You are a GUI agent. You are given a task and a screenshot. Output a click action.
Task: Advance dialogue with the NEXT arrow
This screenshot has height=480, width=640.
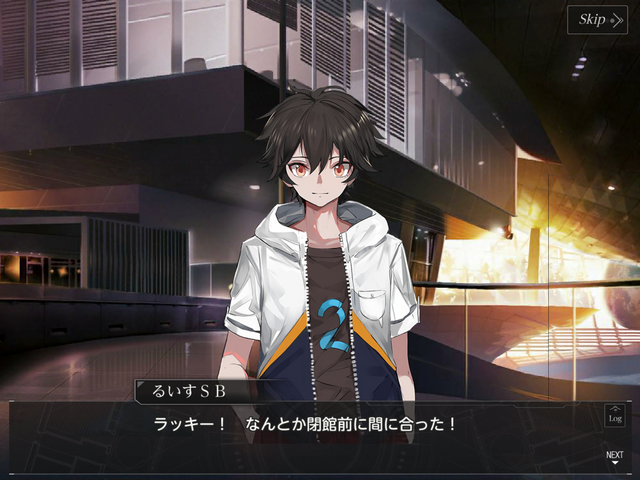(x=614, y=458)
